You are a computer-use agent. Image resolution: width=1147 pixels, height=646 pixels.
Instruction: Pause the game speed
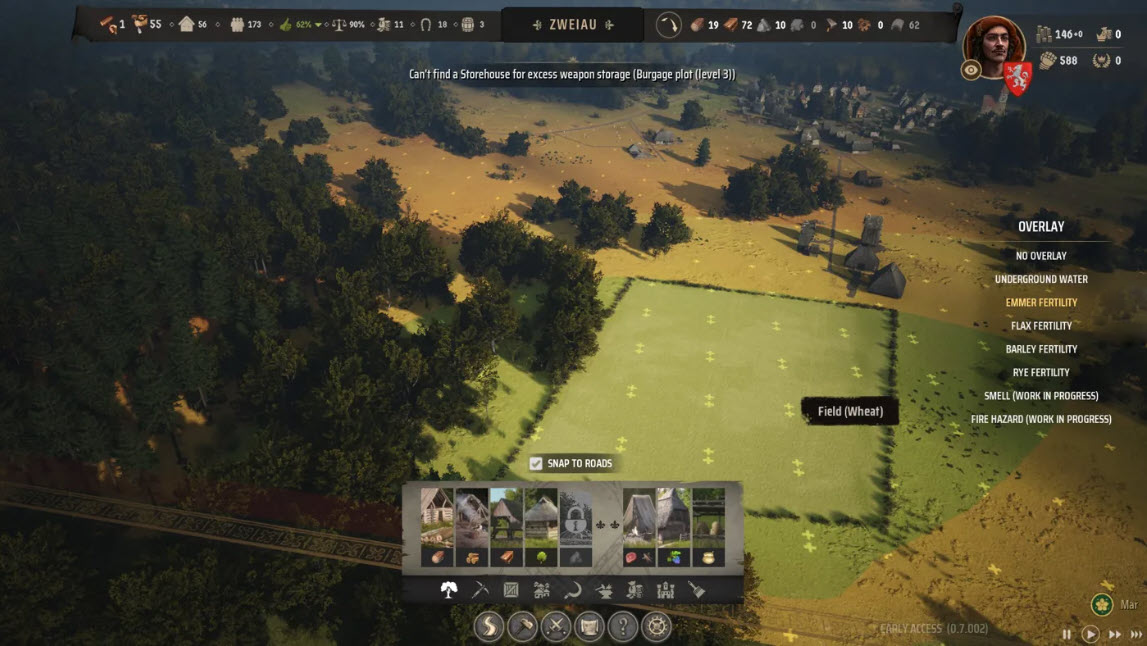coord(1066,634)
